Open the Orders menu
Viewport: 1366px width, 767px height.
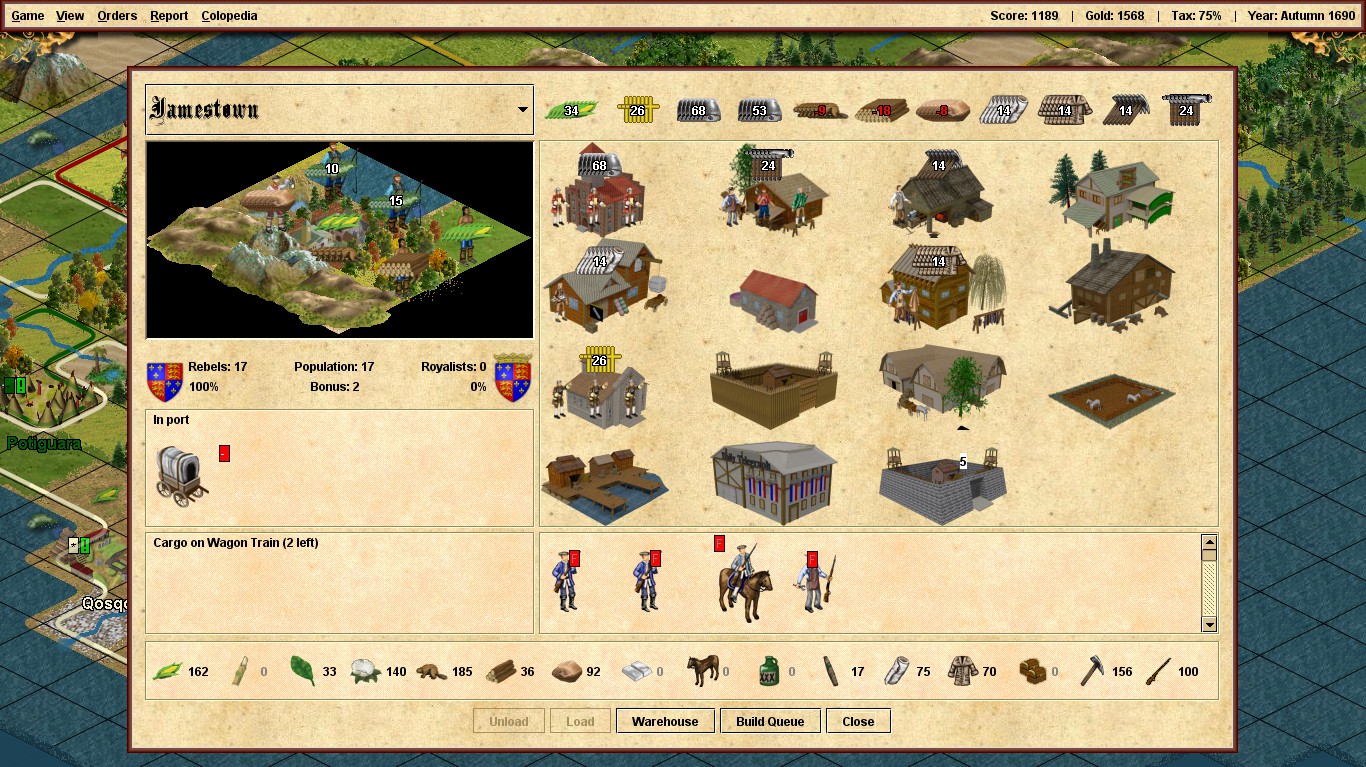click(117, 16)
